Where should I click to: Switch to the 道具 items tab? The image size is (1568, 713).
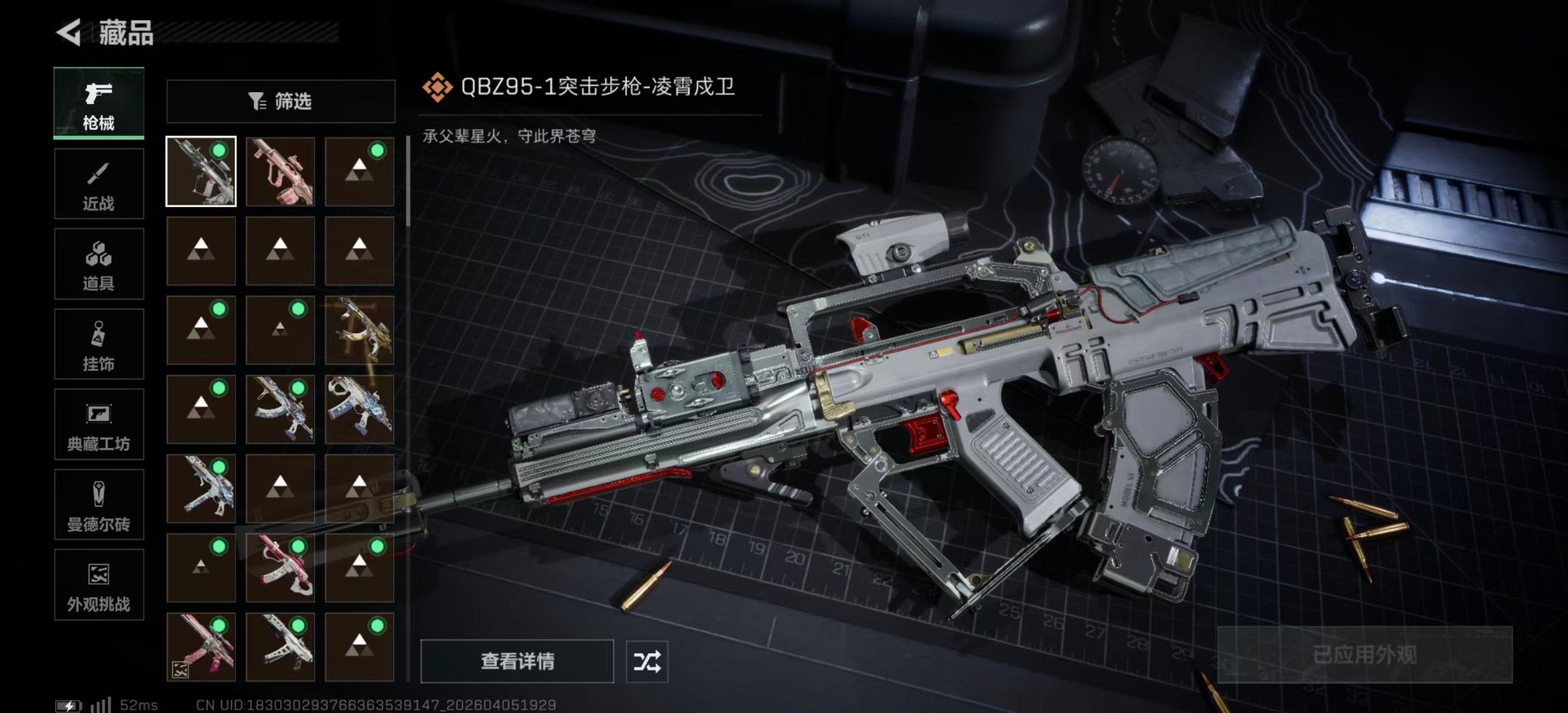tap(99, 263)
